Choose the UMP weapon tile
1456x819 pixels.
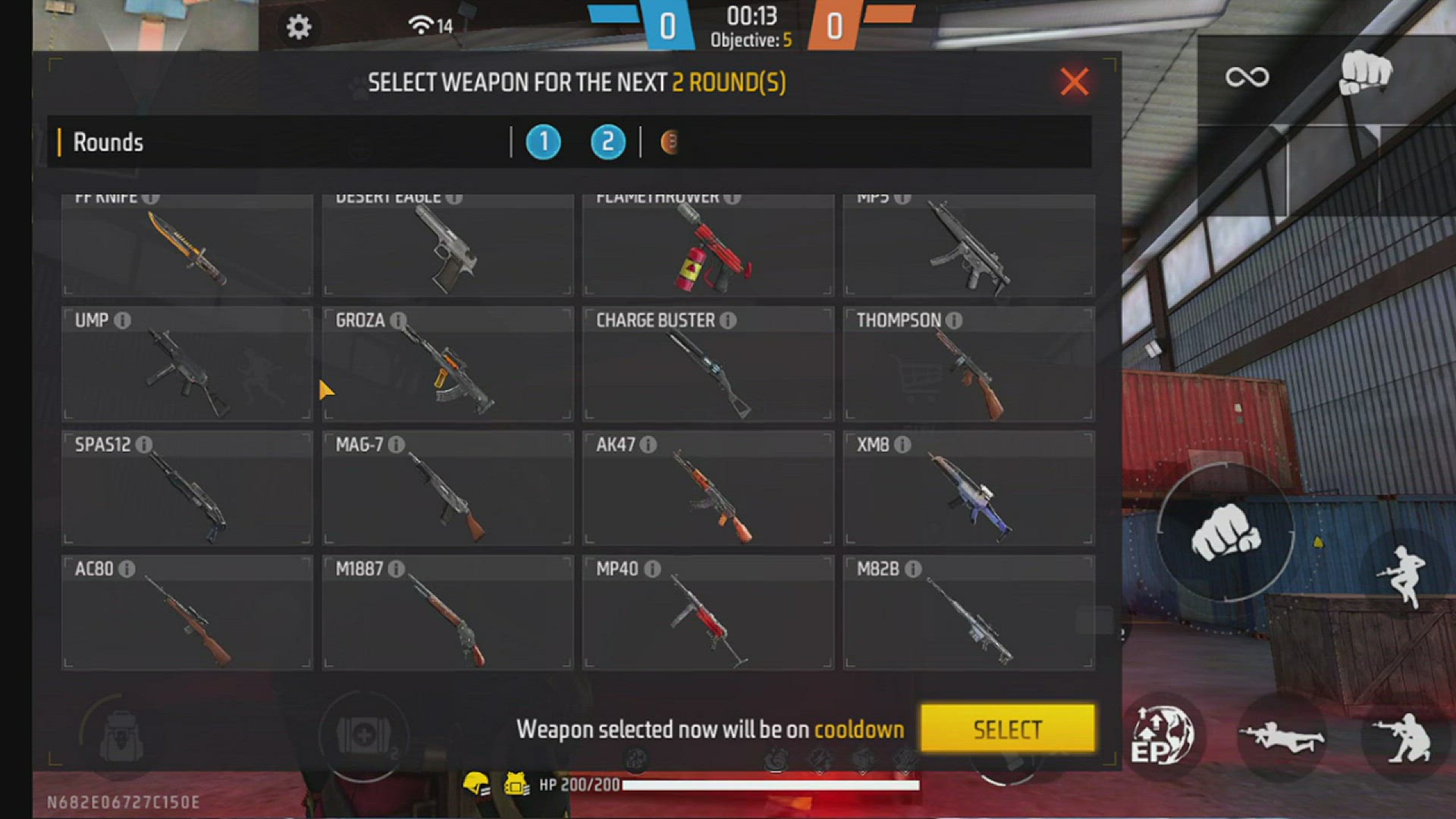point(187,364)
